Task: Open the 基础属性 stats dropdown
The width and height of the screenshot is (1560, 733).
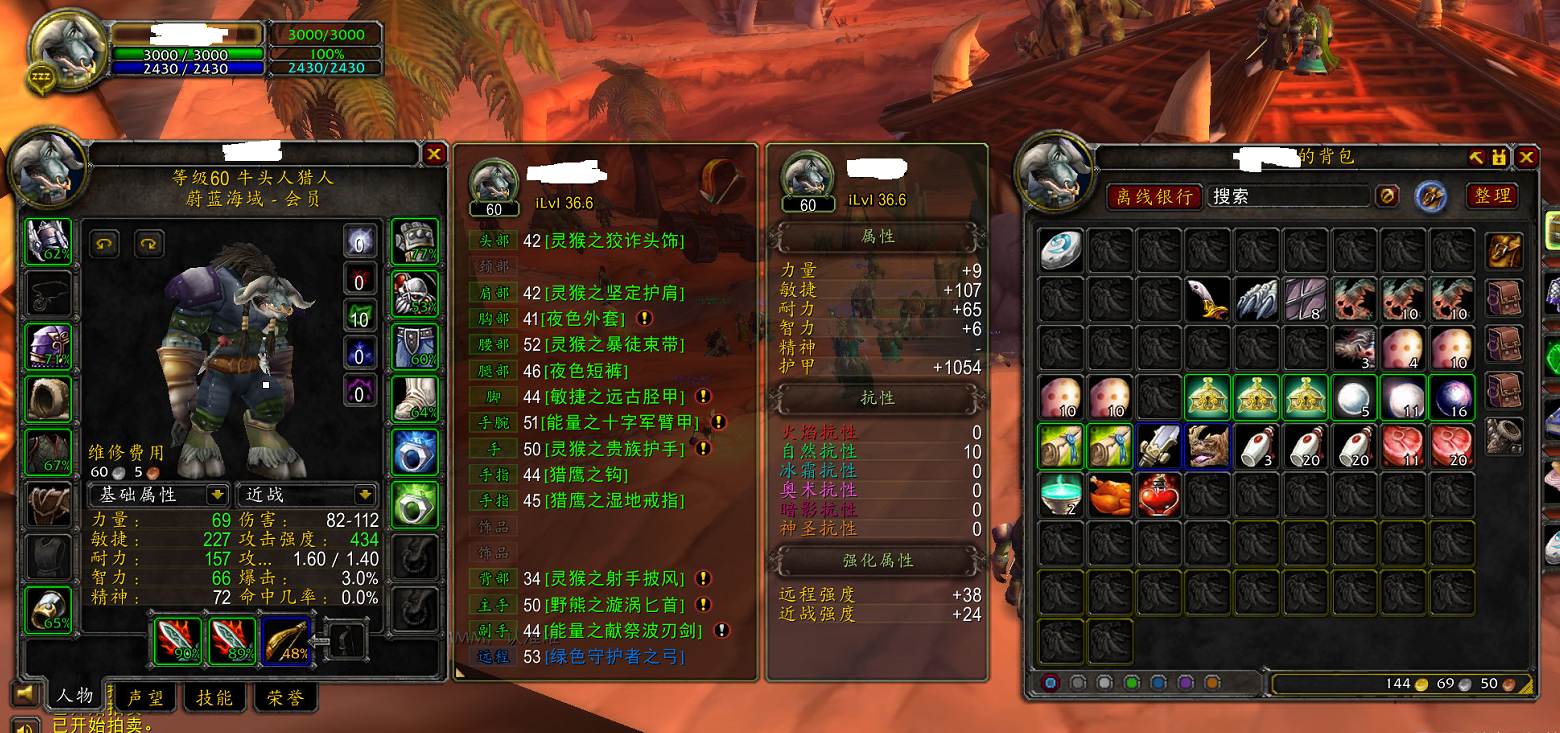Action: (160, 494)
